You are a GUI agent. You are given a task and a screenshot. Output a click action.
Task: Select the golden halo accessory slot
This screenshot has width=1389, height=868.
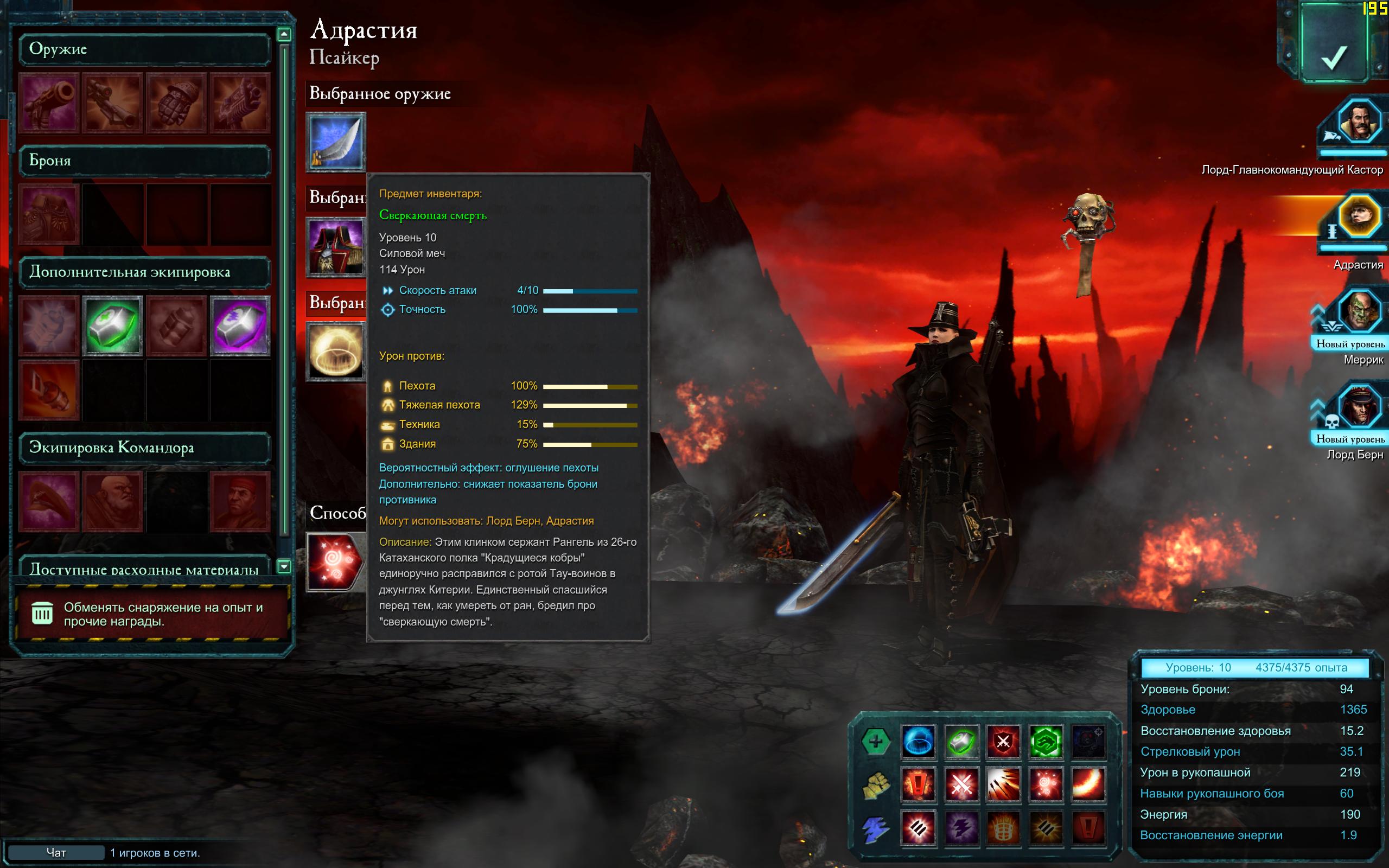[x=336, y=352]
